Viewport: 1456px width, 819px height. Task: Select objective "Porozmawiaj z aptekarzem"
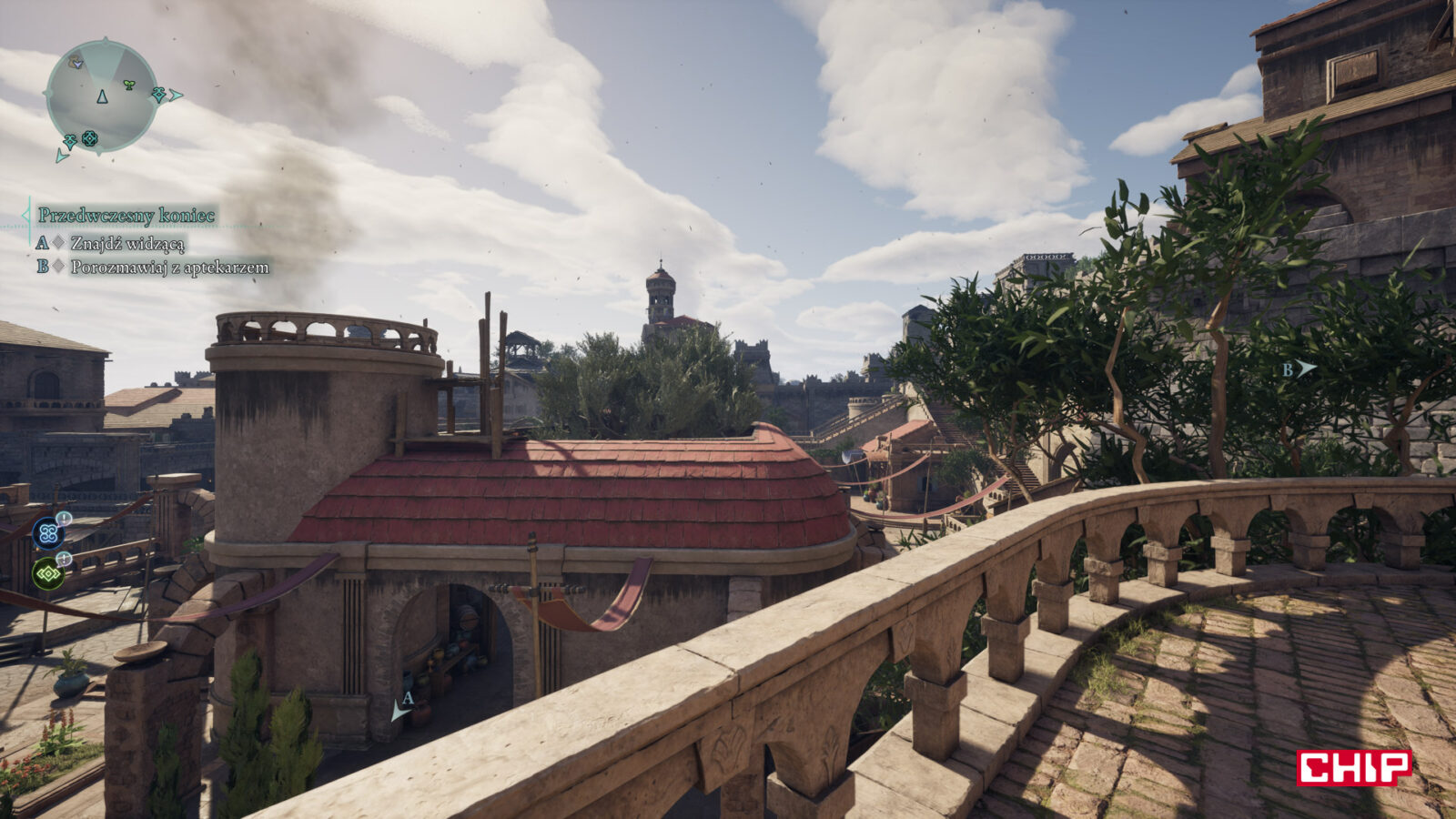pos(169,268)
